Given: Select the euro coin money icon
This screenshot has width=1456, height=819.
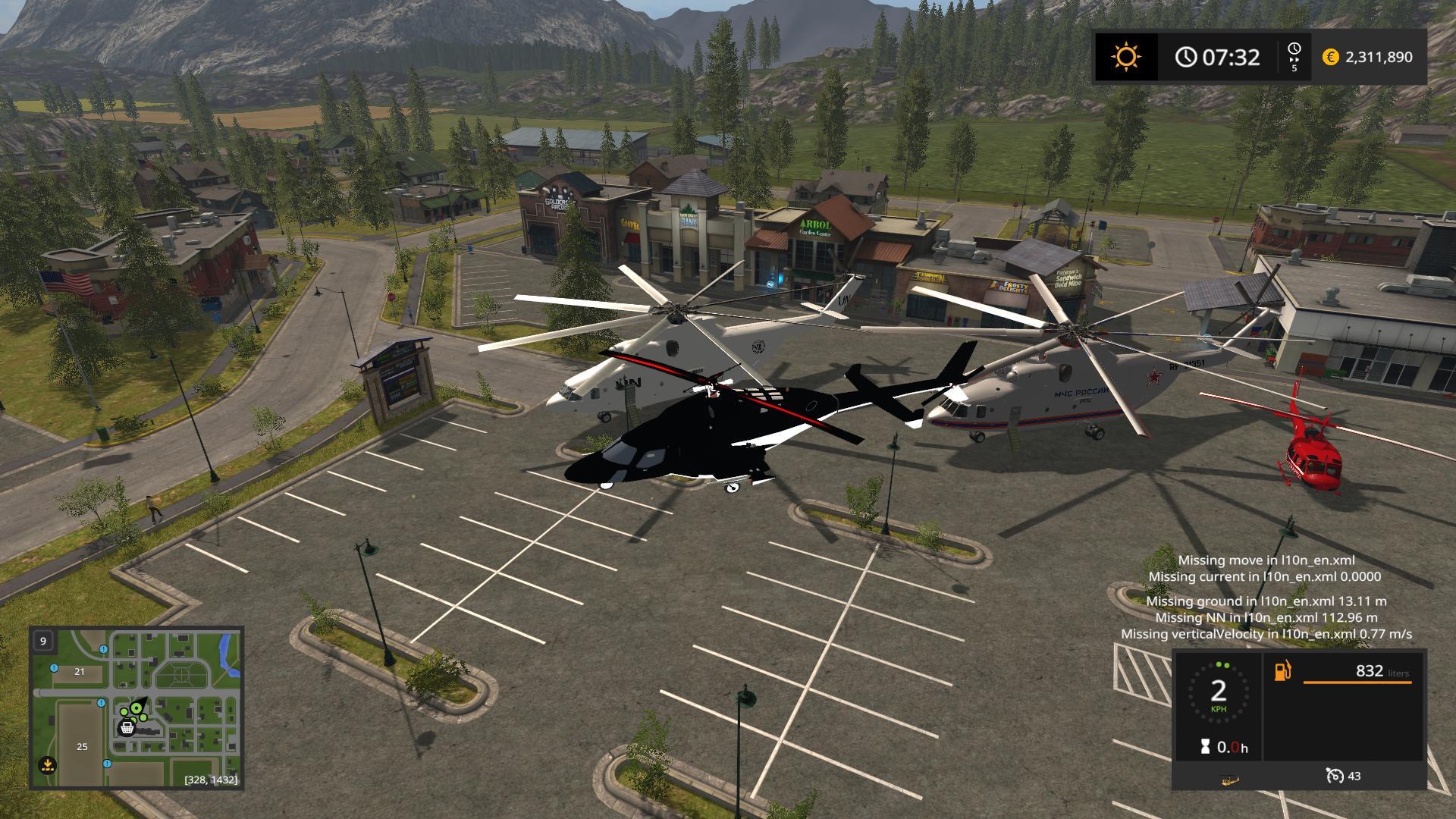Looking at the screenshot, I should (1330, 57).
